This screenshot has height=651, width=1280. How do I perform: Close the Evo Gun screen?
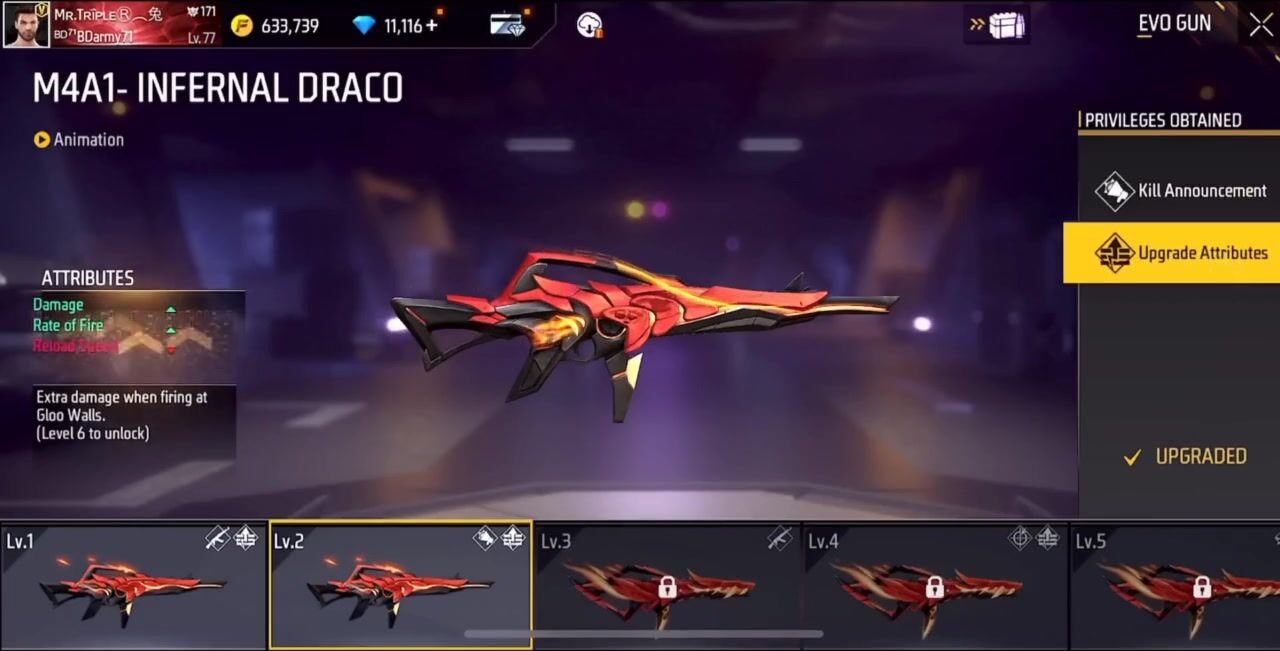coord(1261,25)
